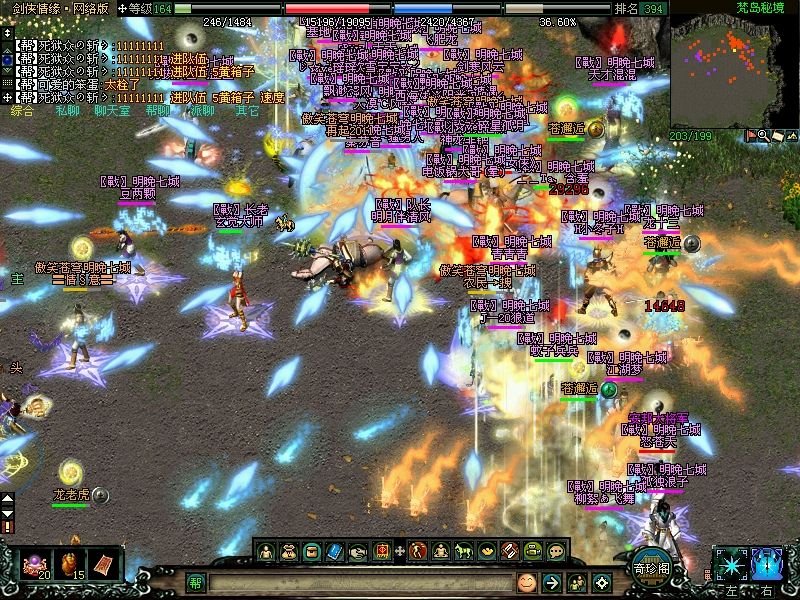Click the handshake icon in toolbar
The height and width of the screenshot is (600, 800).
(359, 551)
